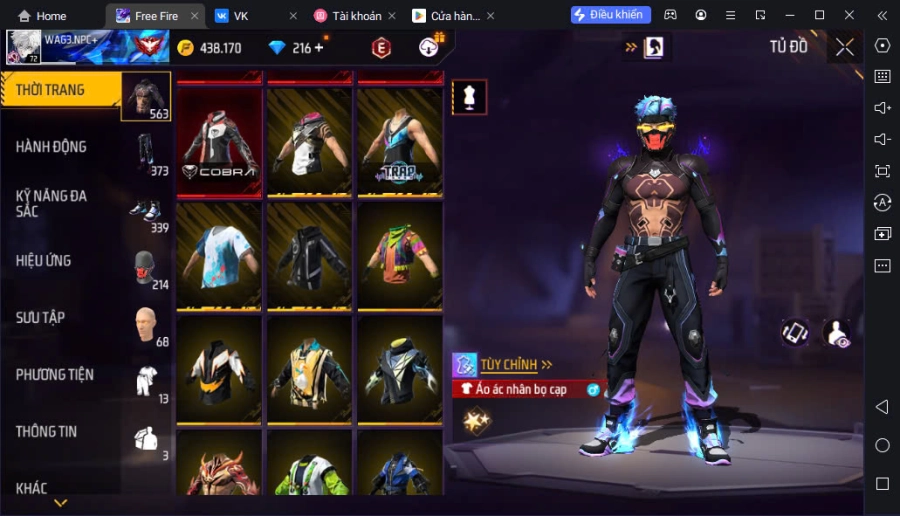The image size is (900, 516).
Task: Click the plus to add diamonds
Action: [x=319, y=48]
